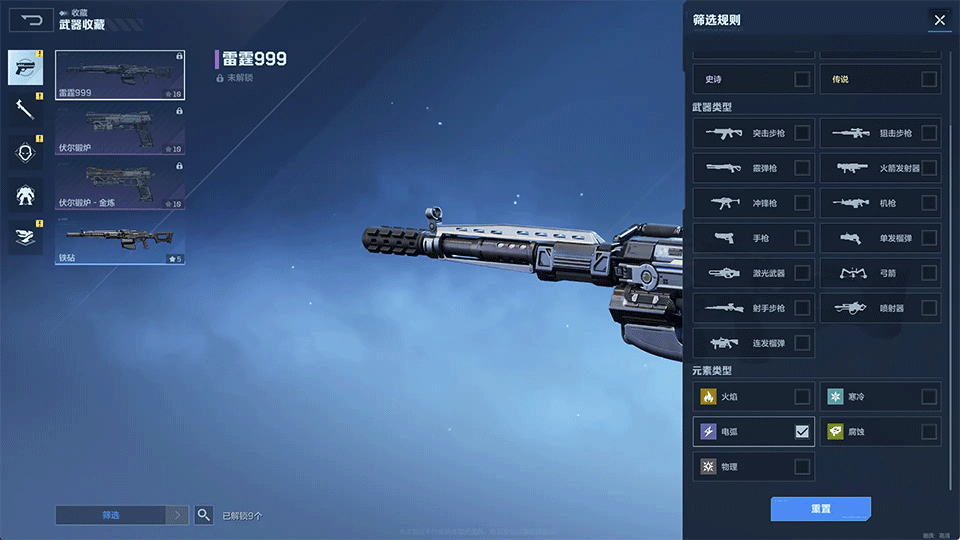Image resolution: width=960 pixels, height=540 pixels.
Task: Tick the 寒冷 element checkbox
Action: (929, 397)
